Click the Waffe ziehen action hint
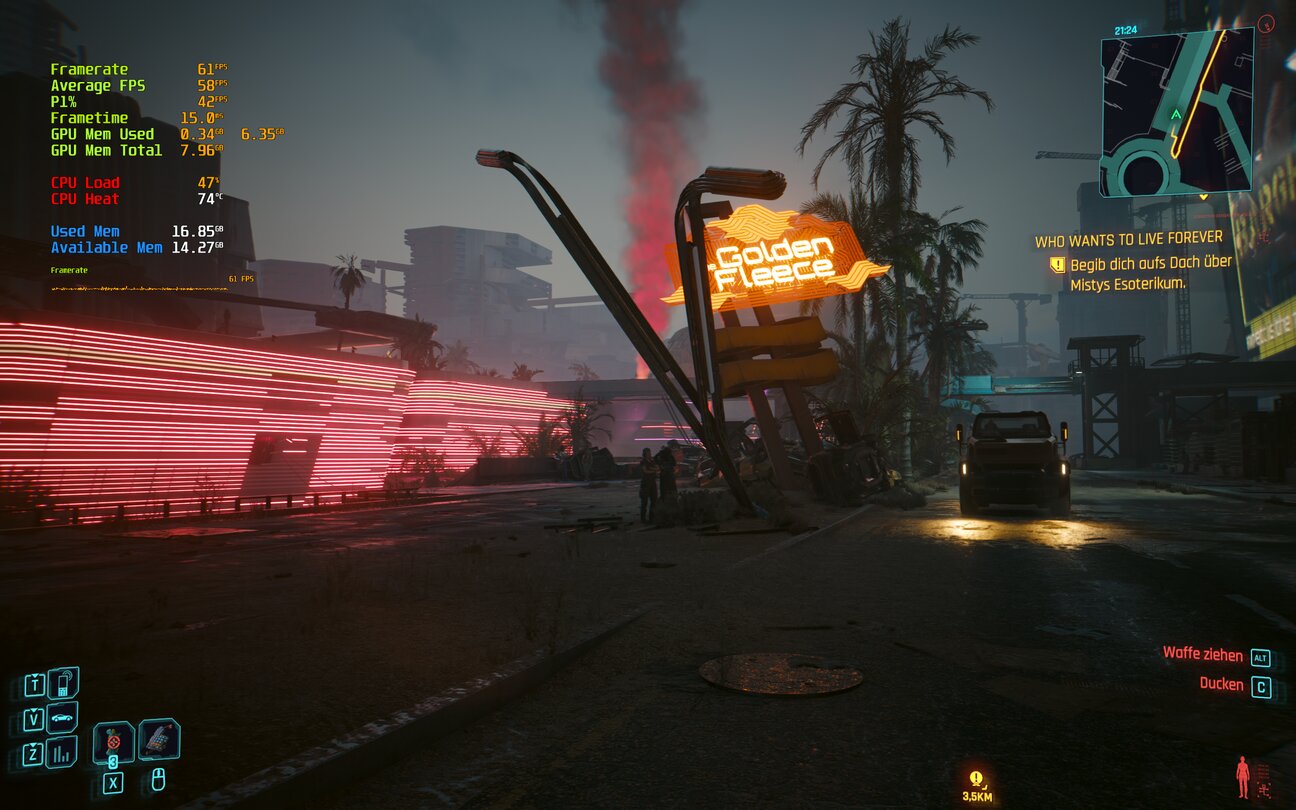The image size is (1296, 810). coord(1203,654)
